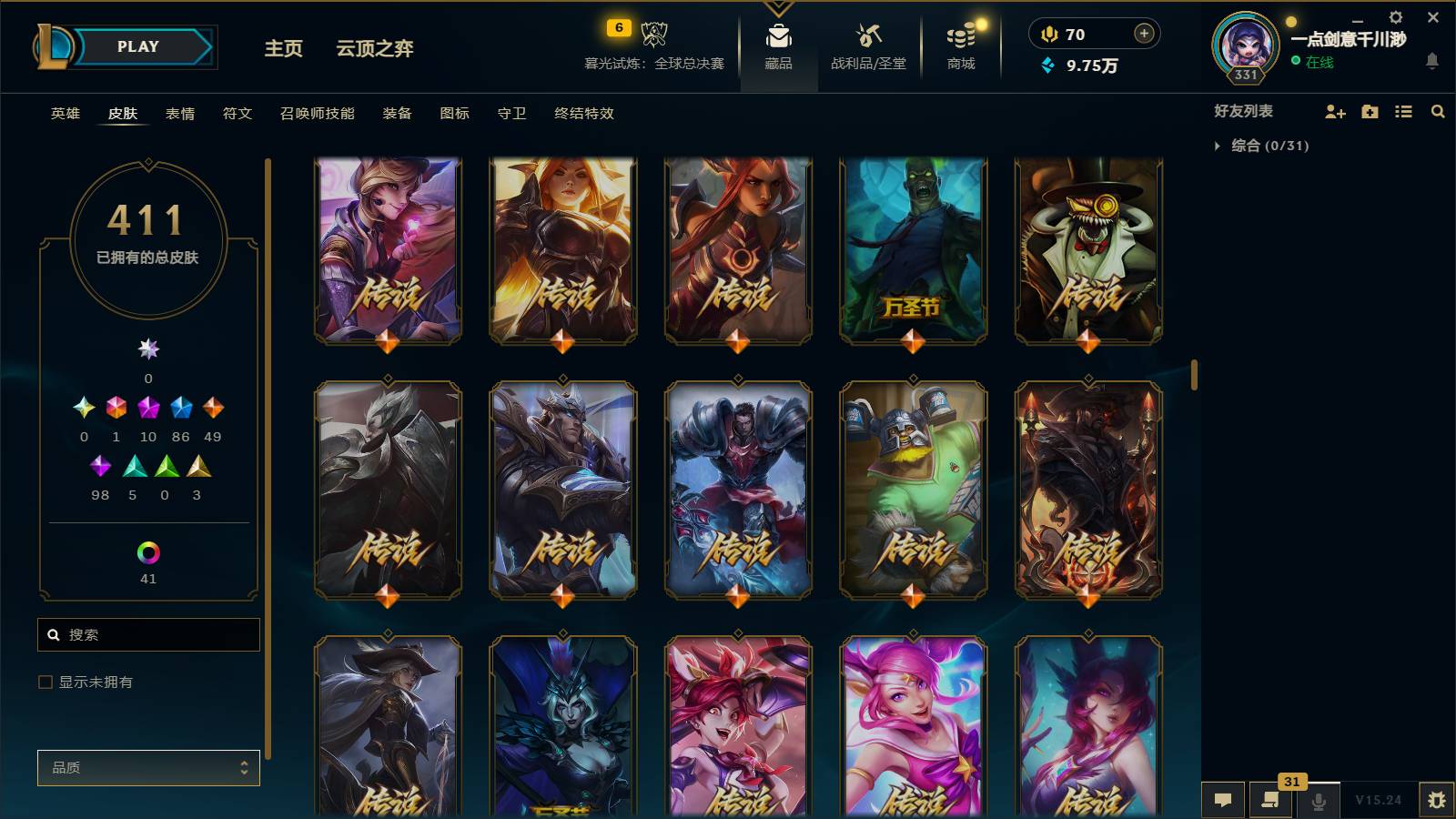Type in the 搜索 search field
Screen dimensions: 1456x819
[x=148, y=634]
